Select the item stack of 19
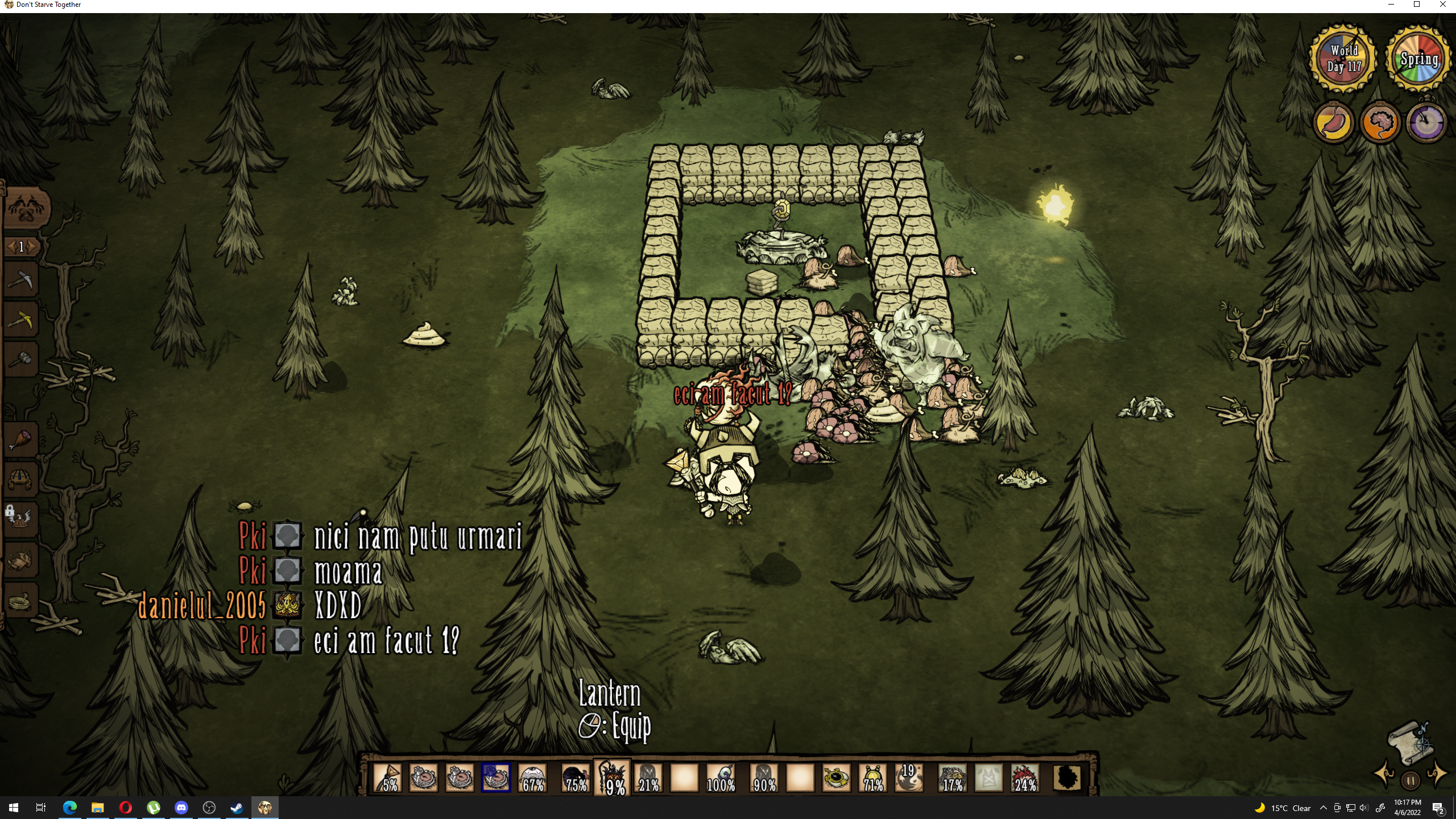 click(x=908, y=777)
